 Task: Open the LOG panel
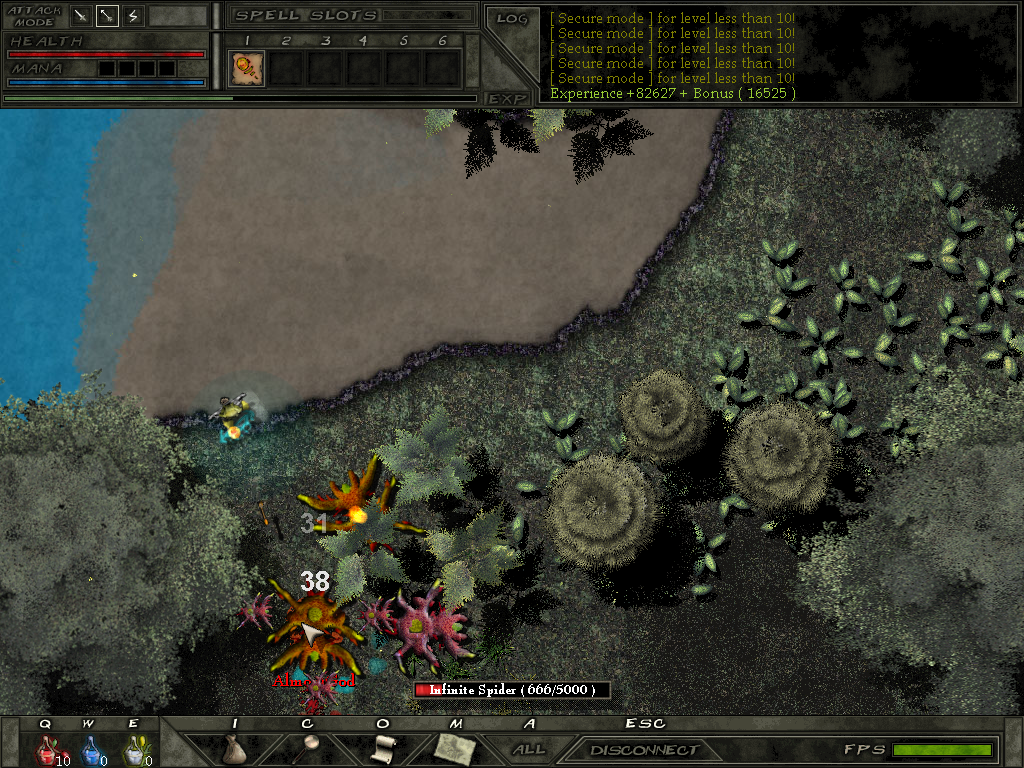tap(511, 18)
